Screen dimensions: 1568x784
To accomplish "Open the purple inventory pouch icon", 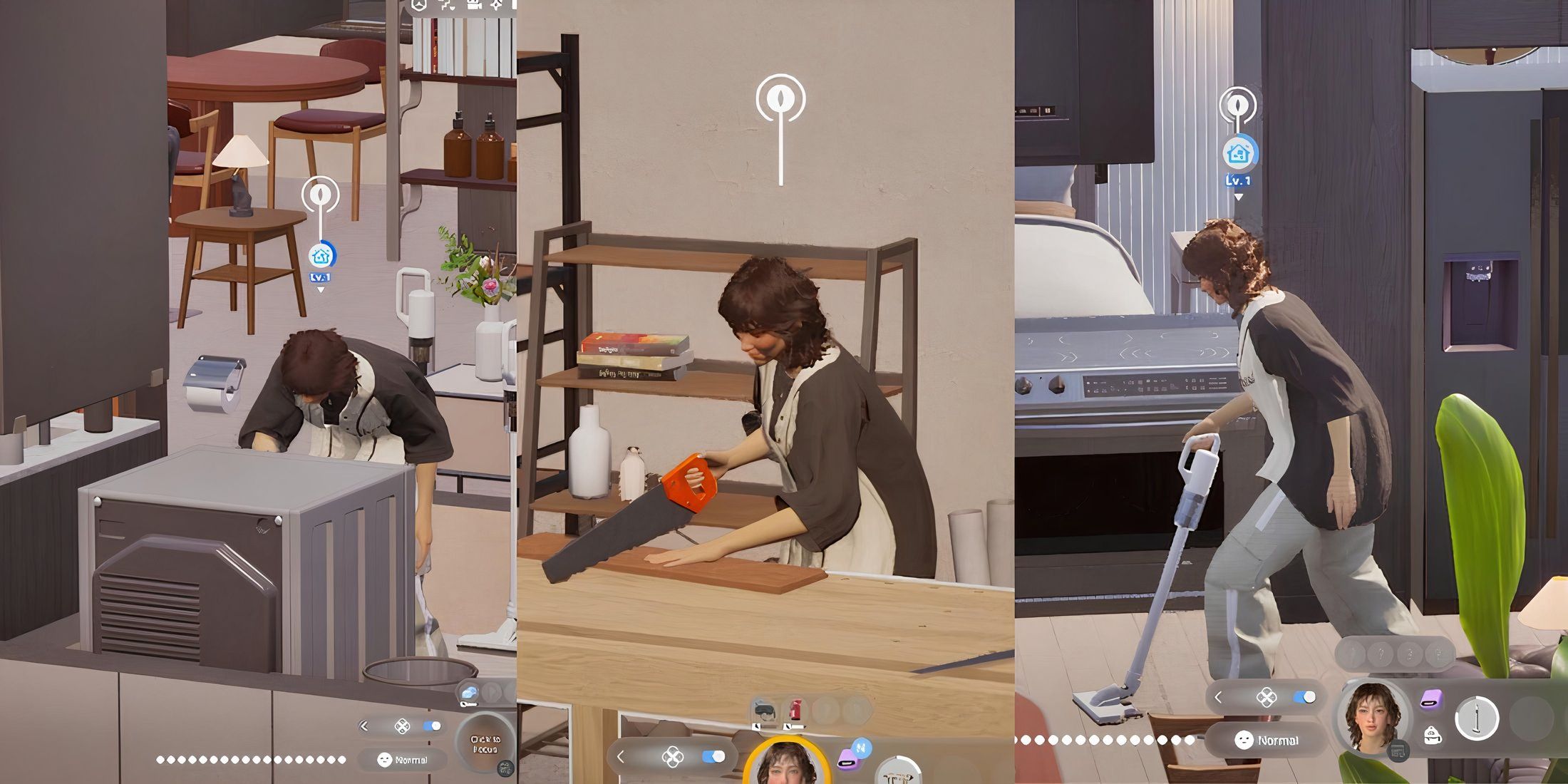I will click(x=1430, y=698).
